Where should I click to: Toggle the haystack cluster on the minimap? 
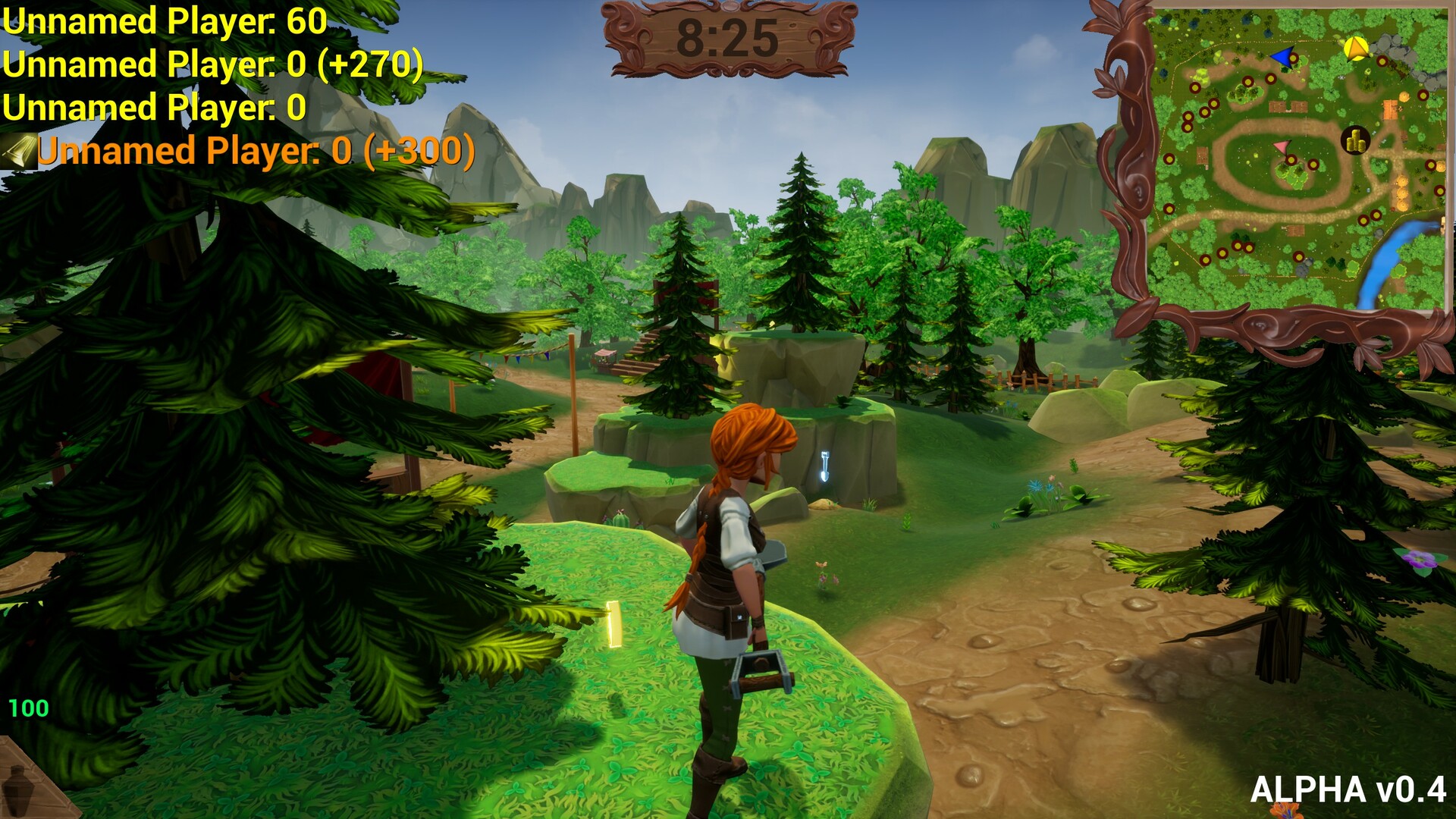tap(1402, 191)
